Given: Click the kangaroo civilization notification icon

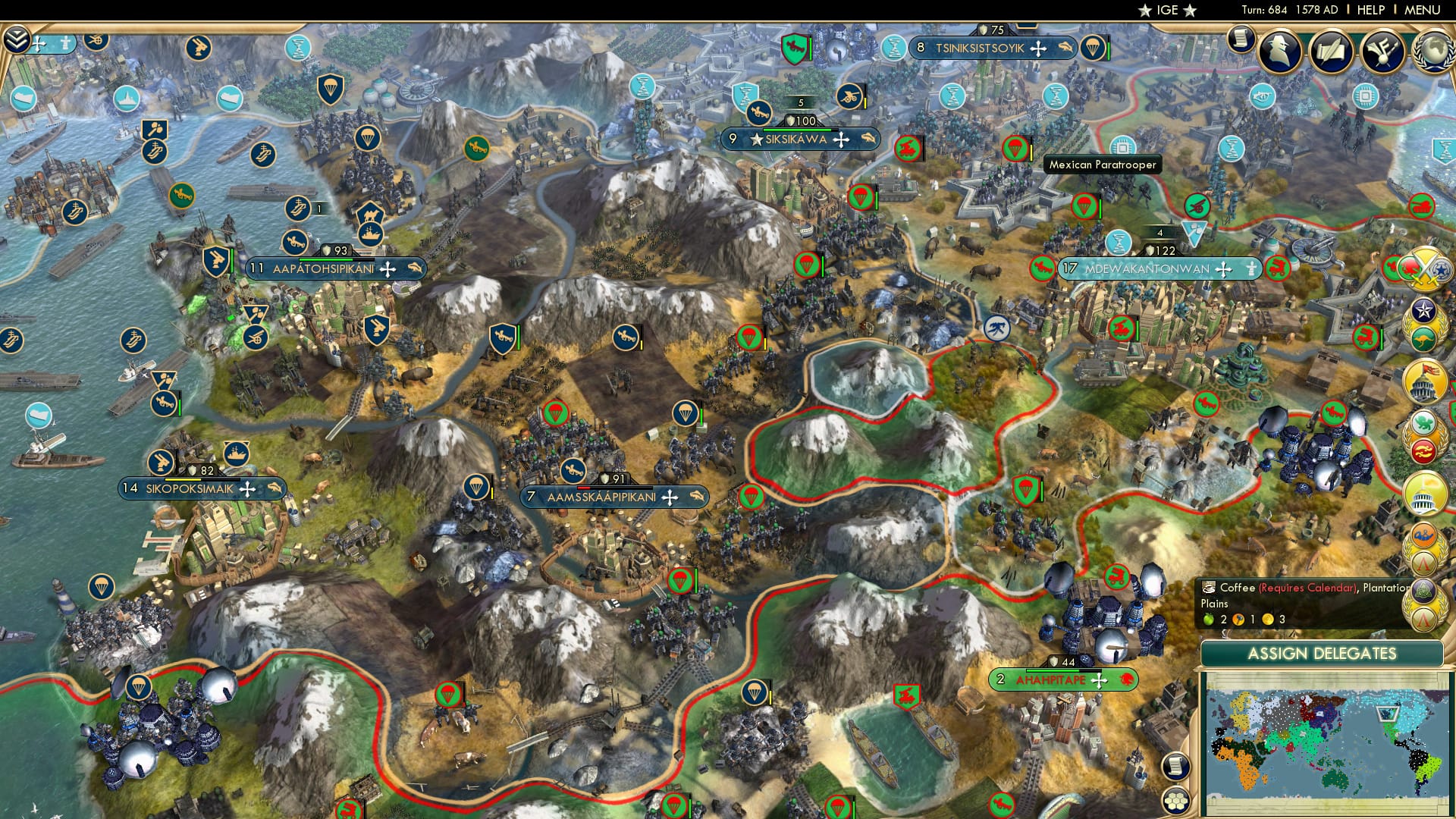Looking at the screenshot, I should click(x=1422, y=339).
